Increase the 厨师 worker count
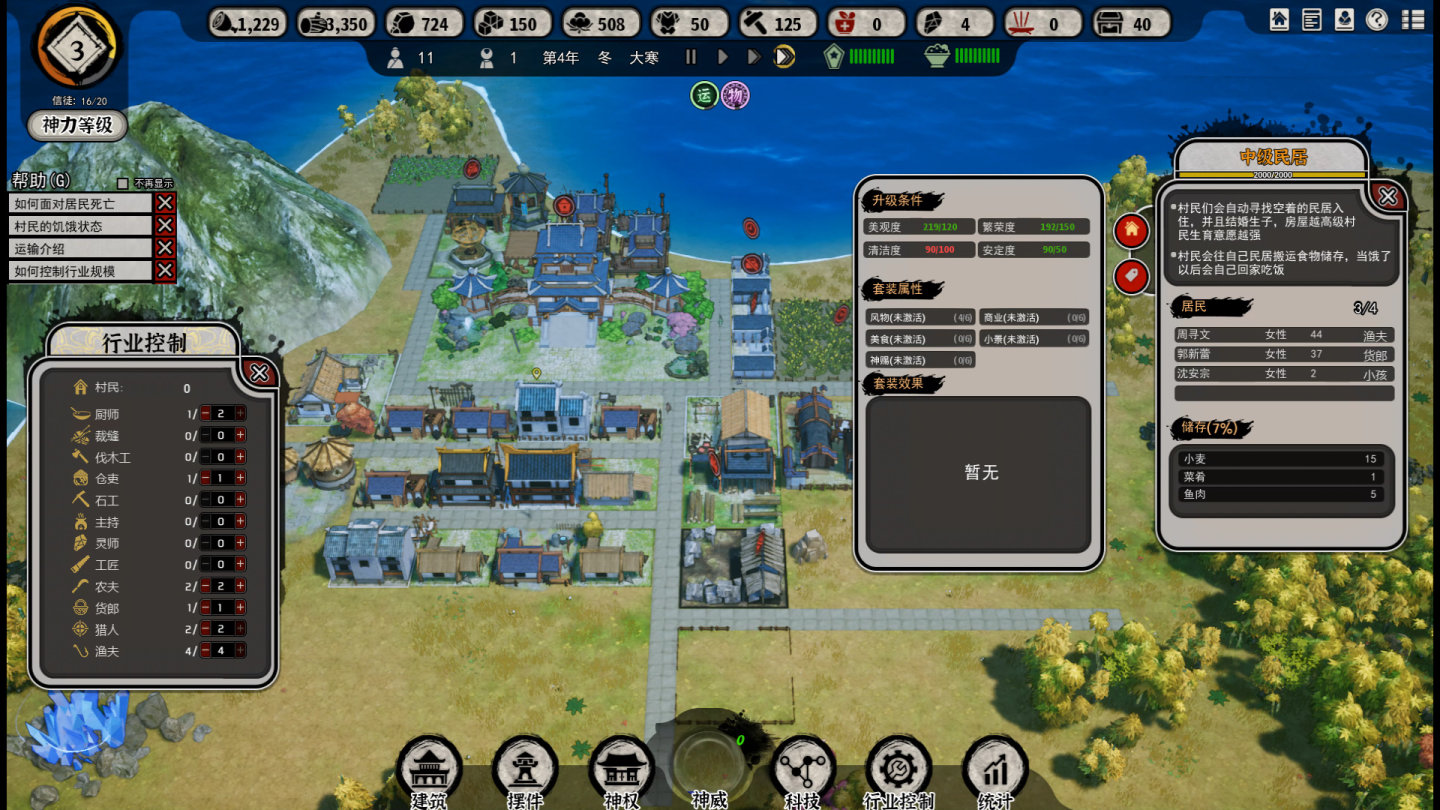Screen dimensions: 1440x810 [240, 414]
